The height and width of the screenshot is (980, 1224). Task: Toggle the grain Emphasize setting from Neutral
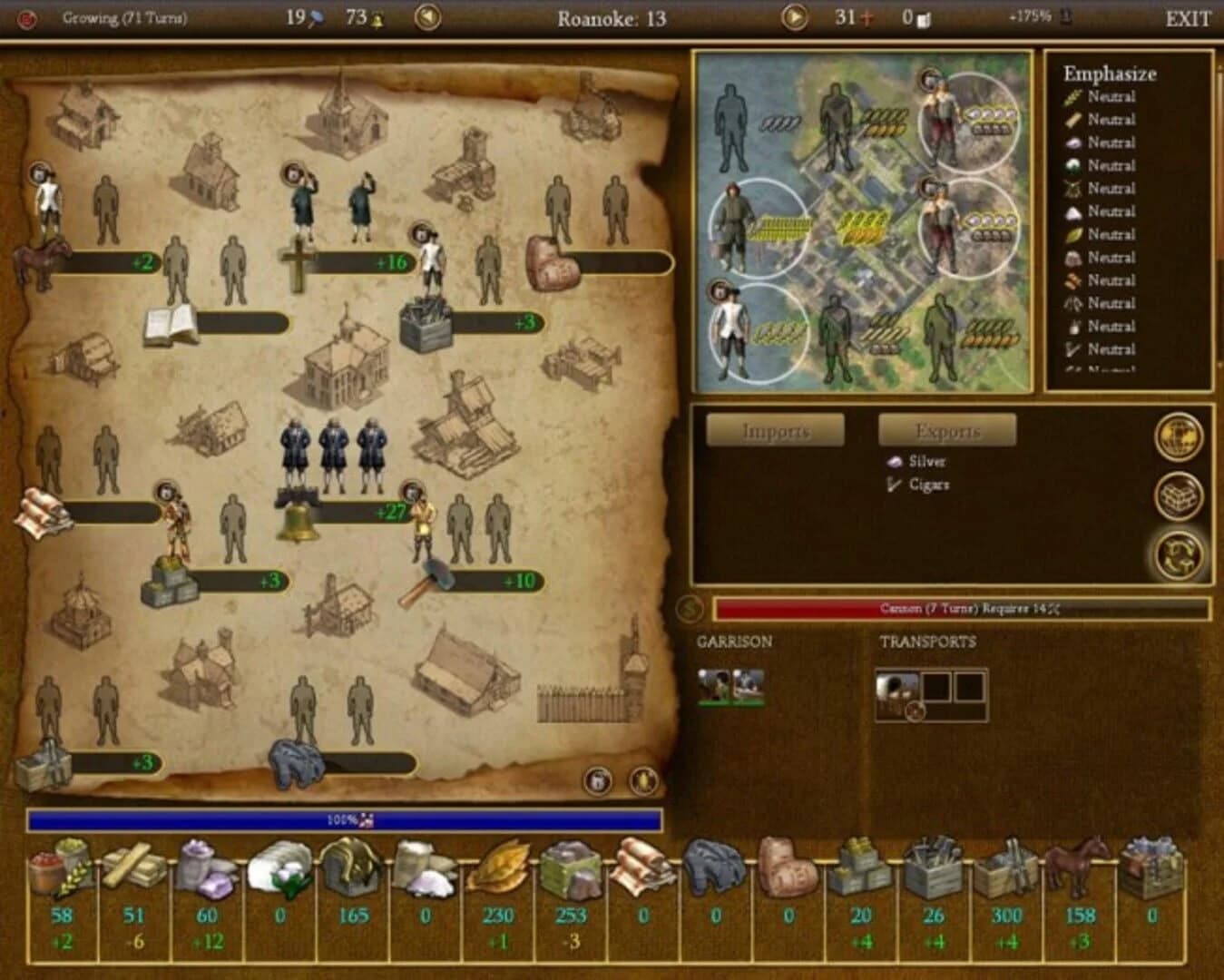(1111, 95)
